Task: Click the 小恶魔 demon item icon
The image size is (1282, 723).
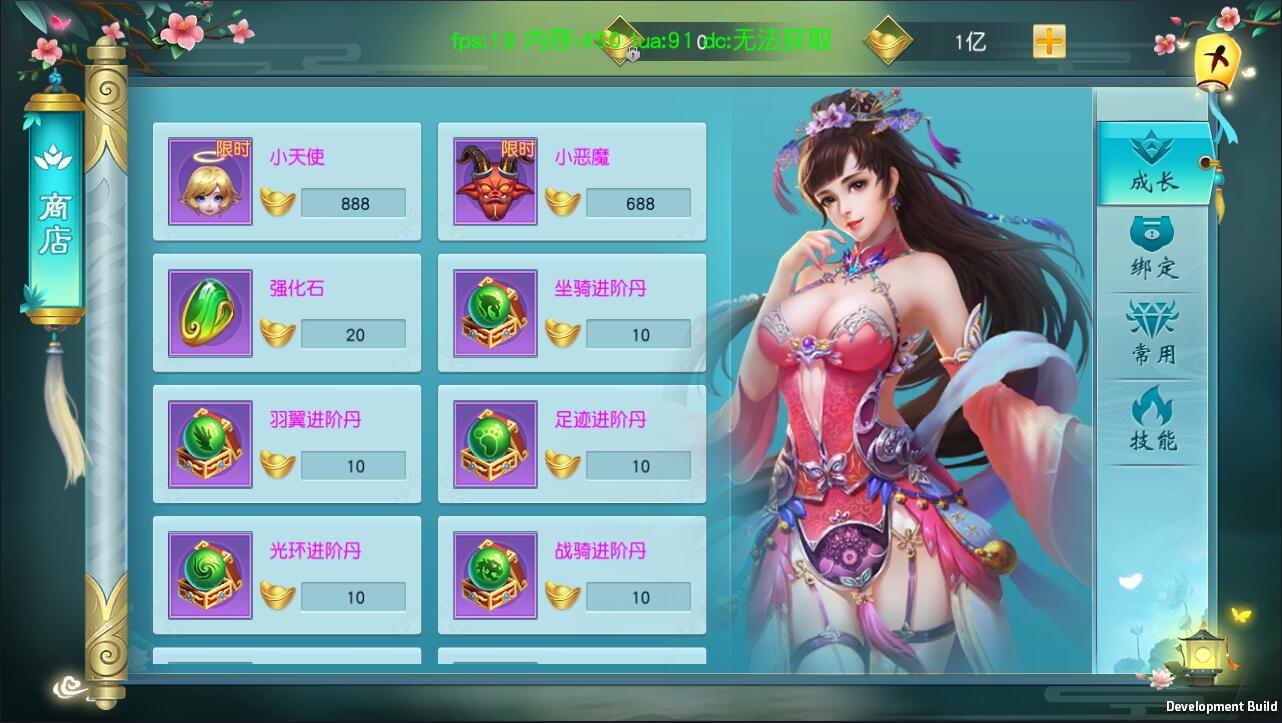Action: [494, 180]
